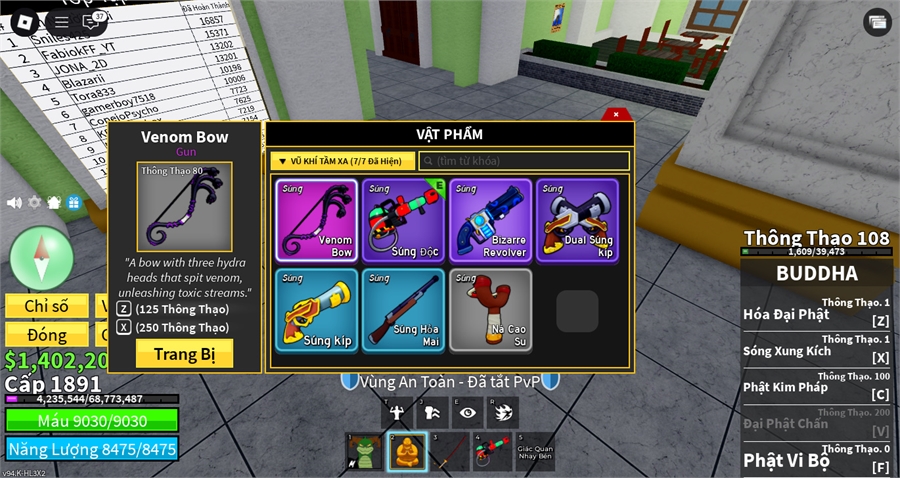Click the Đóng button
Screen dimensions: 900x478
(x=46, y=334)
